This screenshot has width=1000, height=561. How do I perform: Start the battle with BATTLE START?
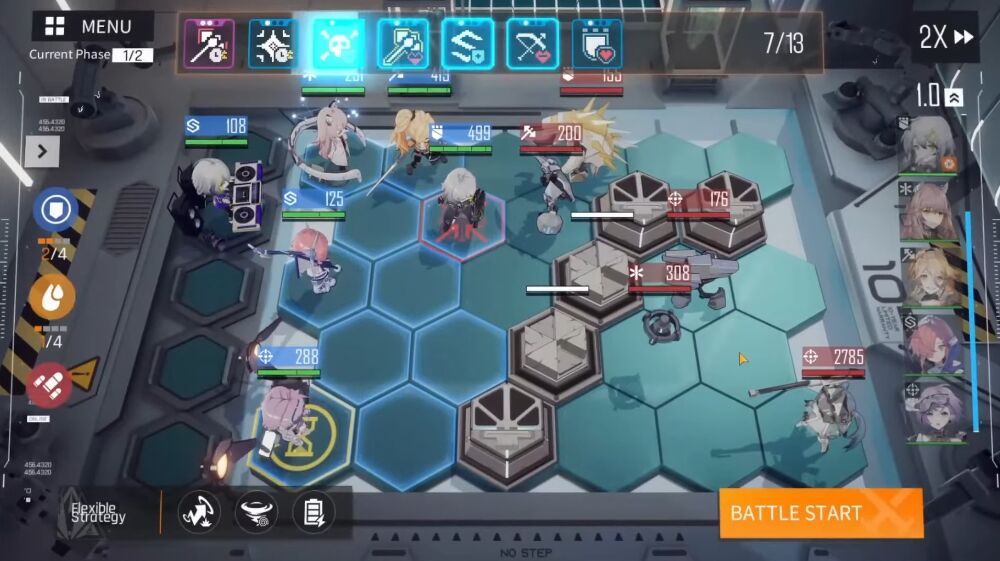(820, 513)
